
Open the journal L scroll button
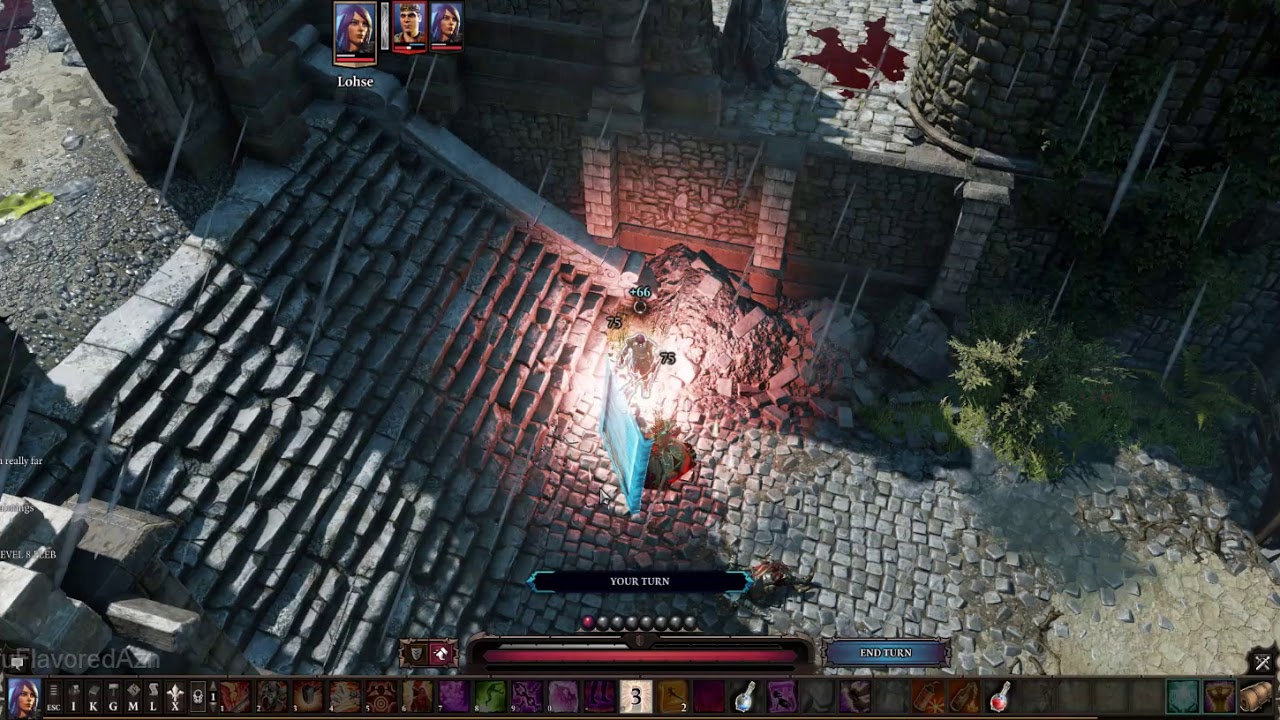coord(153,696)
